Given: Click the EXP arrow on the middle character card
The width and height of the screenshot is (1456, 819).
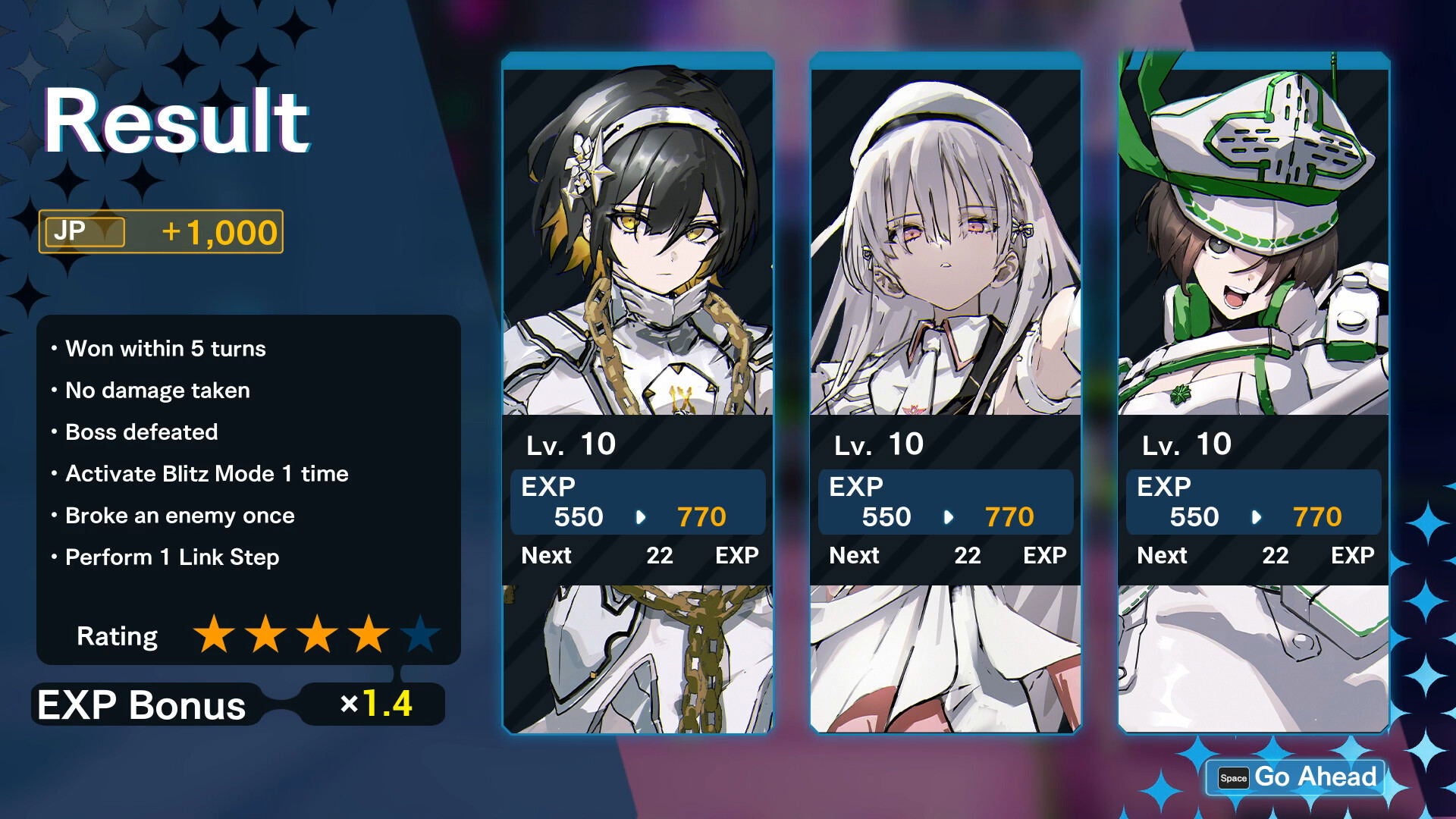Looking at the screenshot, I should pos(949,517).
